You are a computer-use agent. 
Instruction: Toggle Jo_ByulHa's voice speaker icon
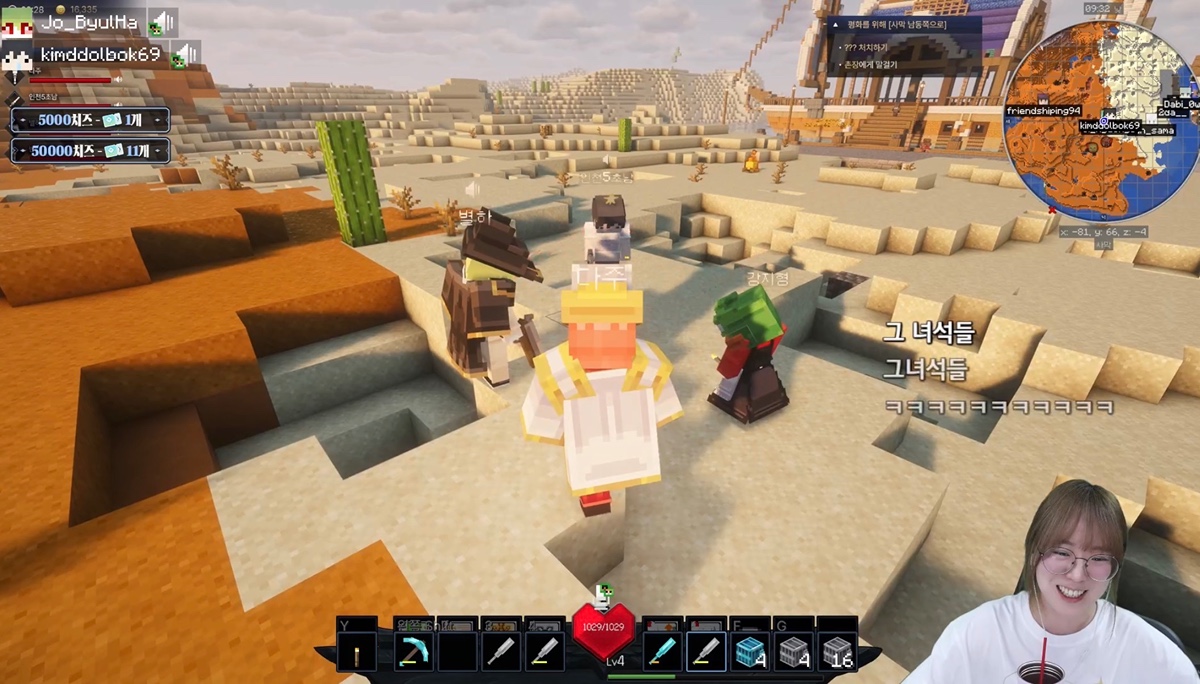[162, 22]
